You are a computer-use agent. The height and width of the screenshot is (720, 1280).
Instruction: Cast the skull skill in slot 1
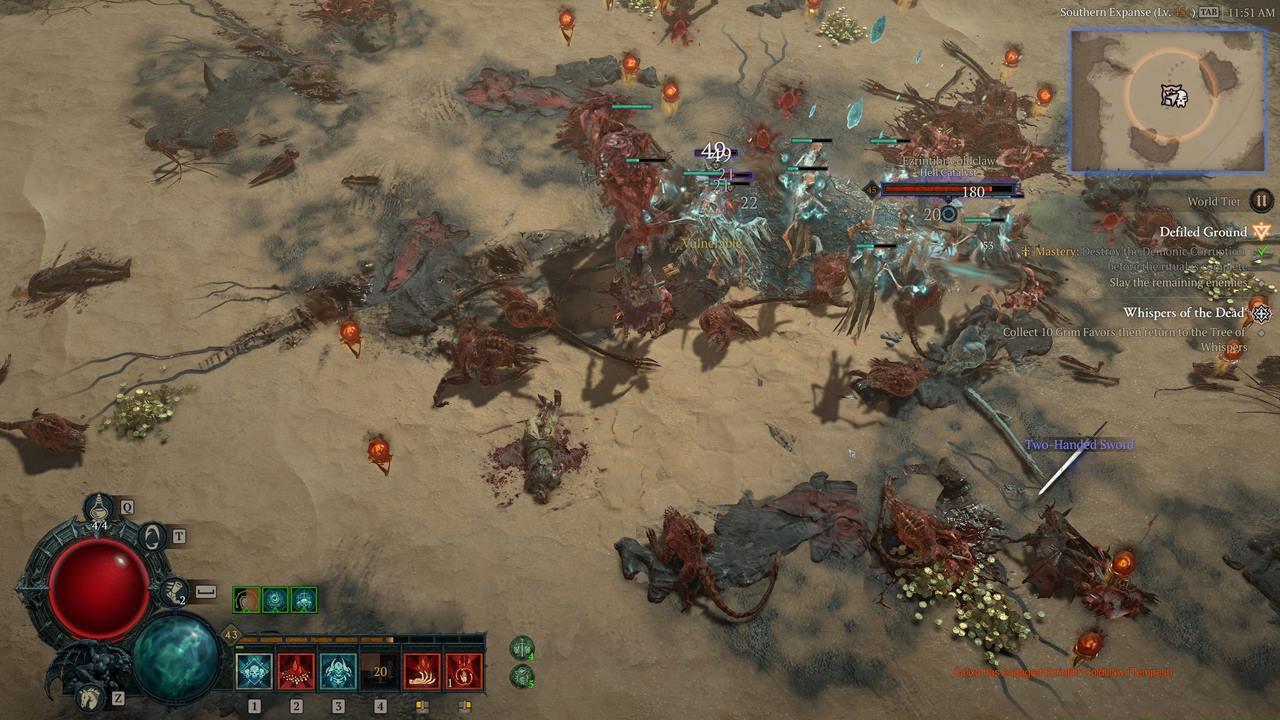pyautogui.click(x=253, y=673)
